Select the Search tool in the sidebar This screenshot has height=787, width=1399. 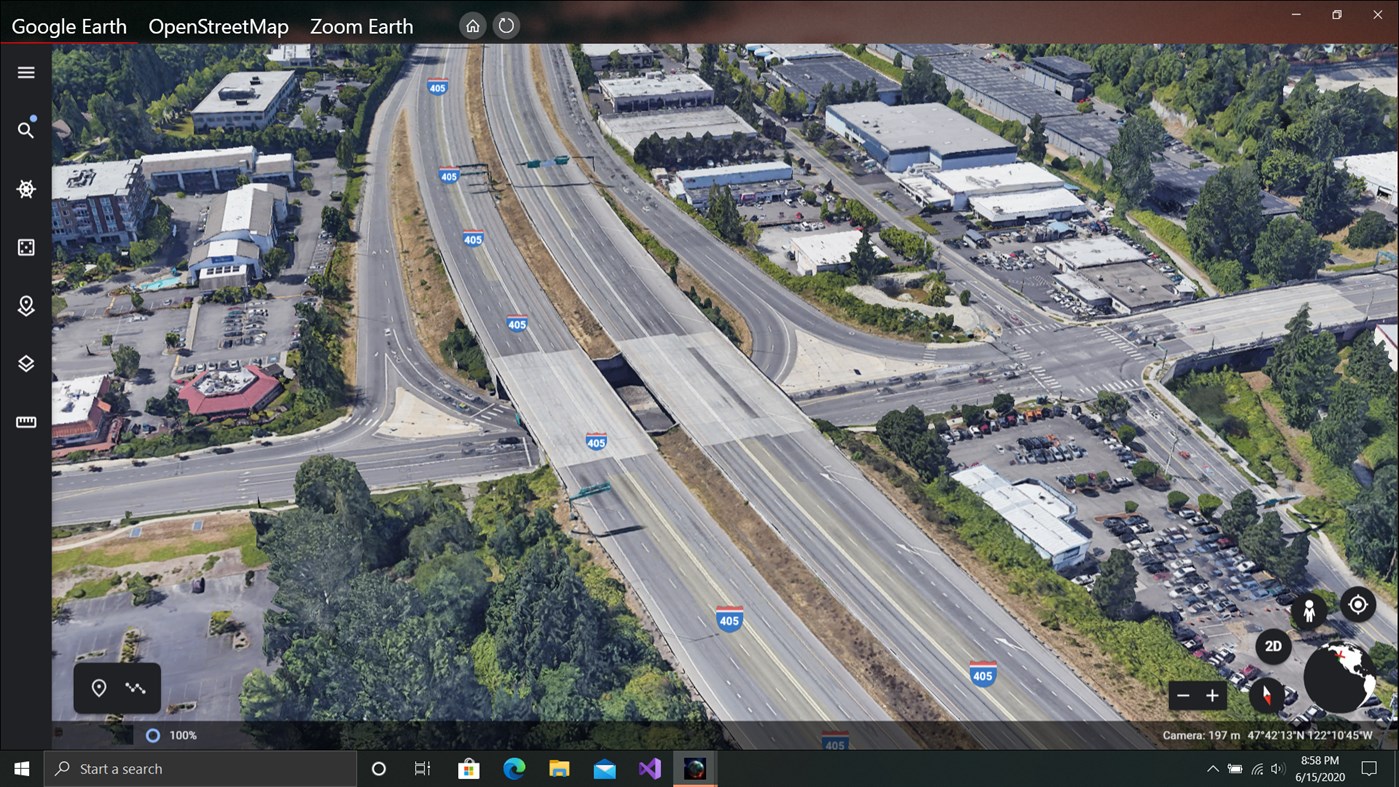pos(25,130)
